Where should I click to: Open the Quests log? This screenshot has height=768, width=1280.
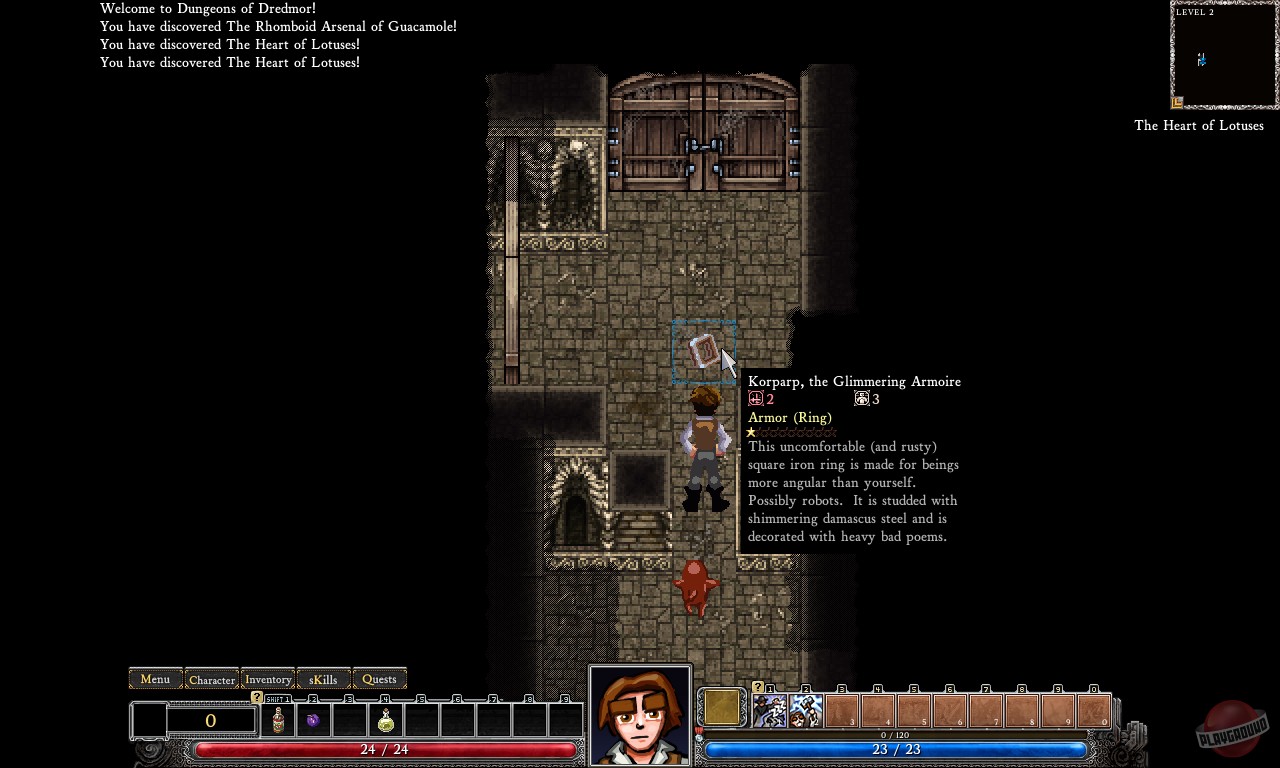coord(379,679)
